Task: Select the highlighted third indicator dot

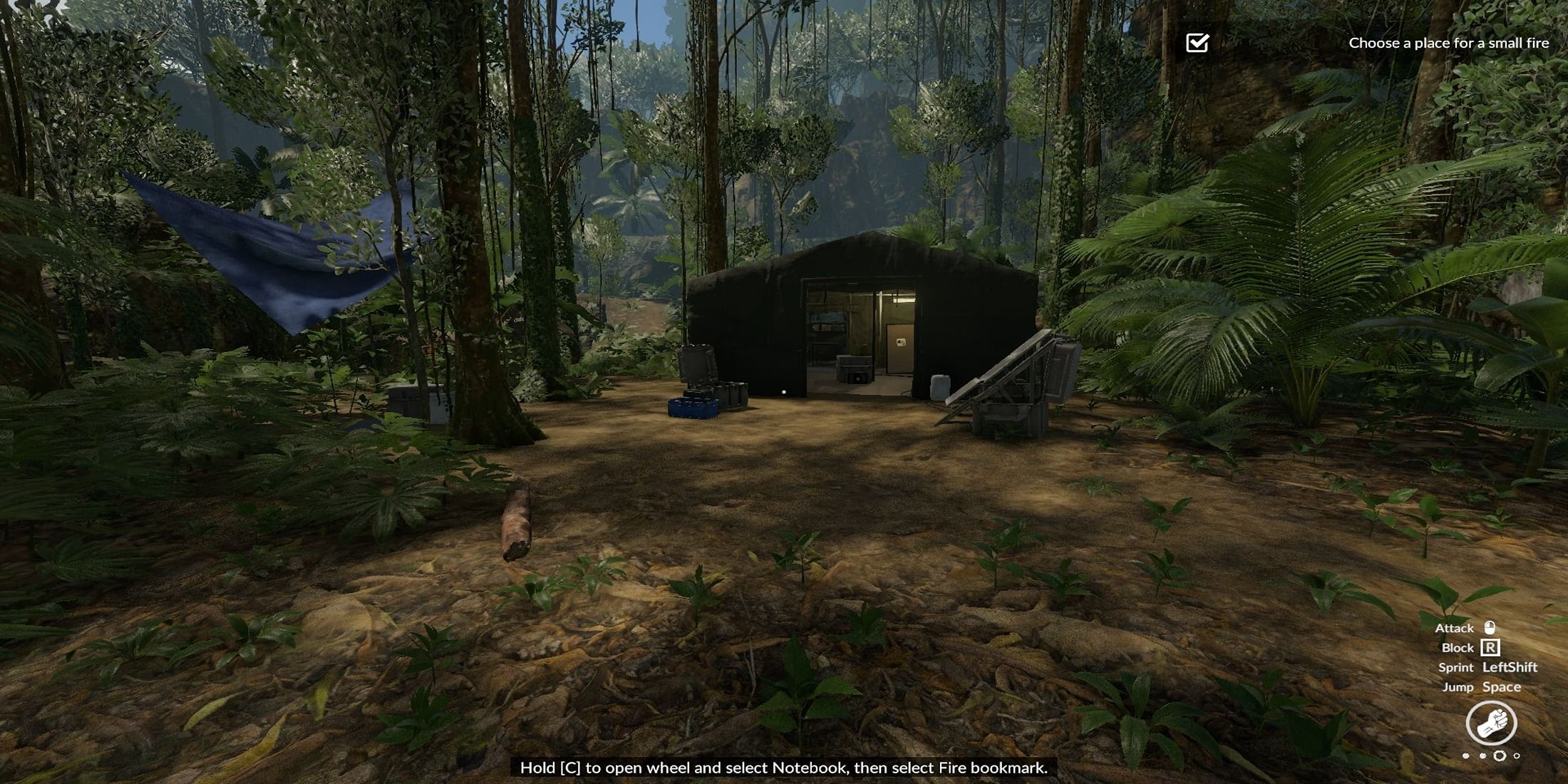Action: 1500,755
